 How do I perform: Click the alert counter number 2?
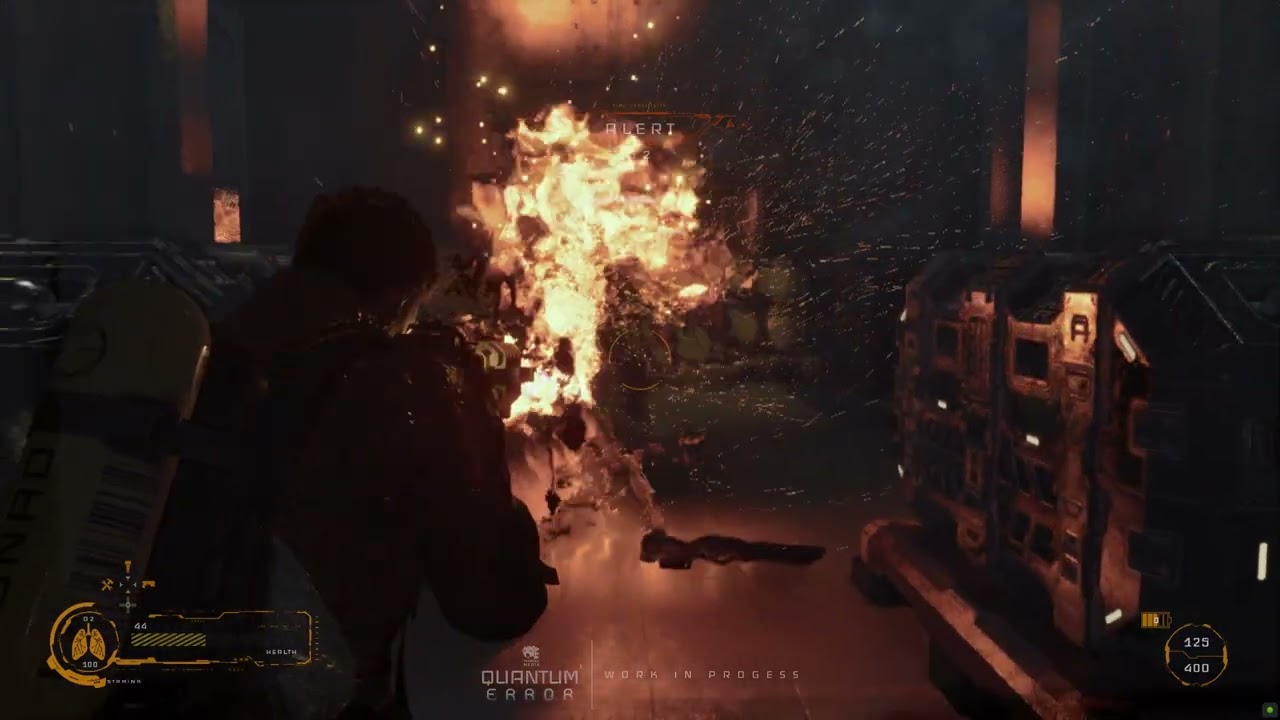648,154
